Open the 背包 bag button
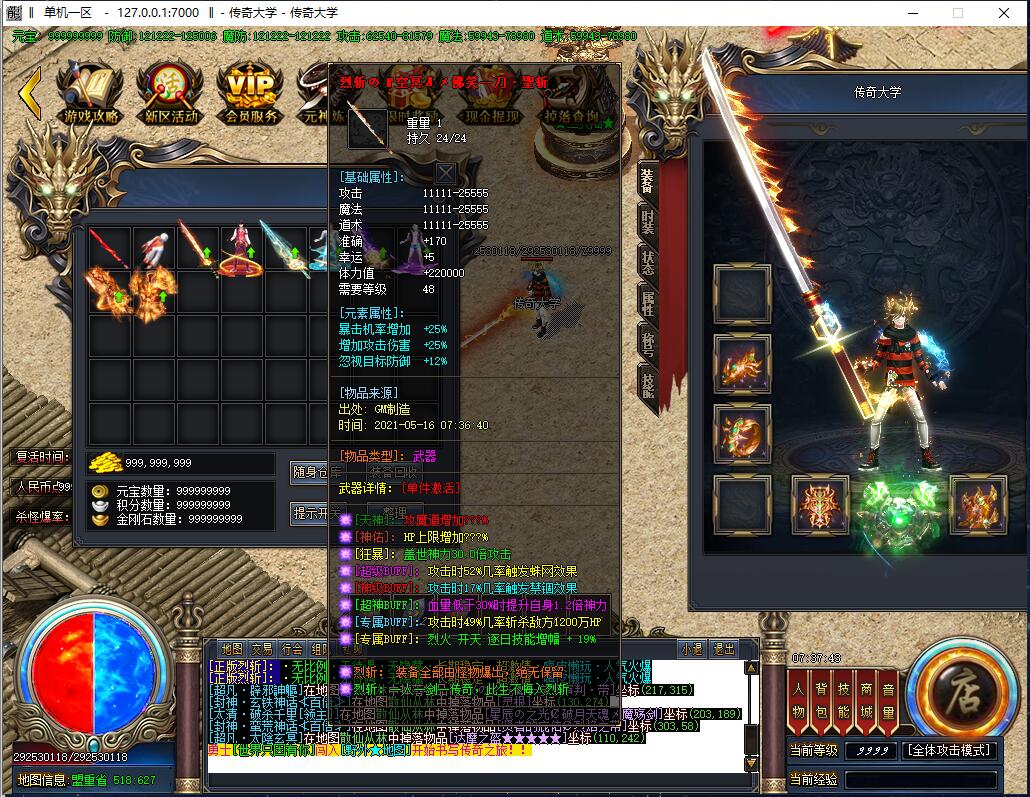1030x797 pixels. 820,699
